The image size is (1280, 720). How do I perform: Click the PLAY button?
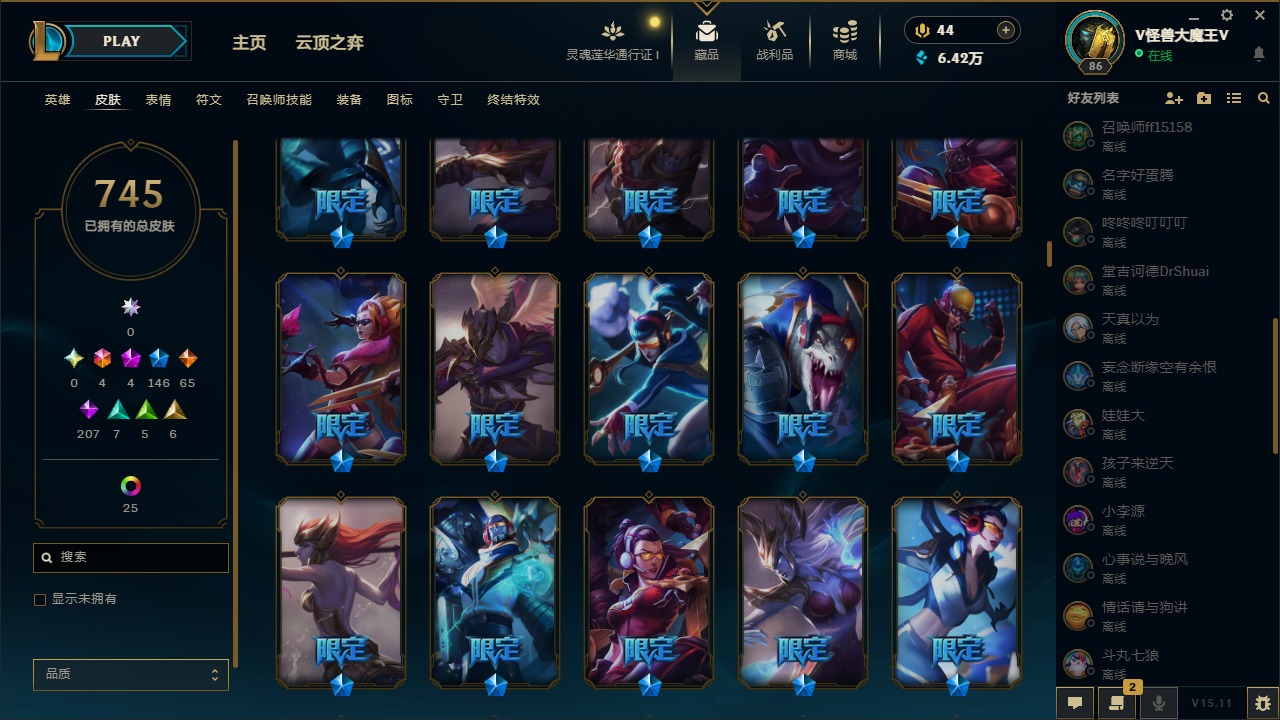120,41
